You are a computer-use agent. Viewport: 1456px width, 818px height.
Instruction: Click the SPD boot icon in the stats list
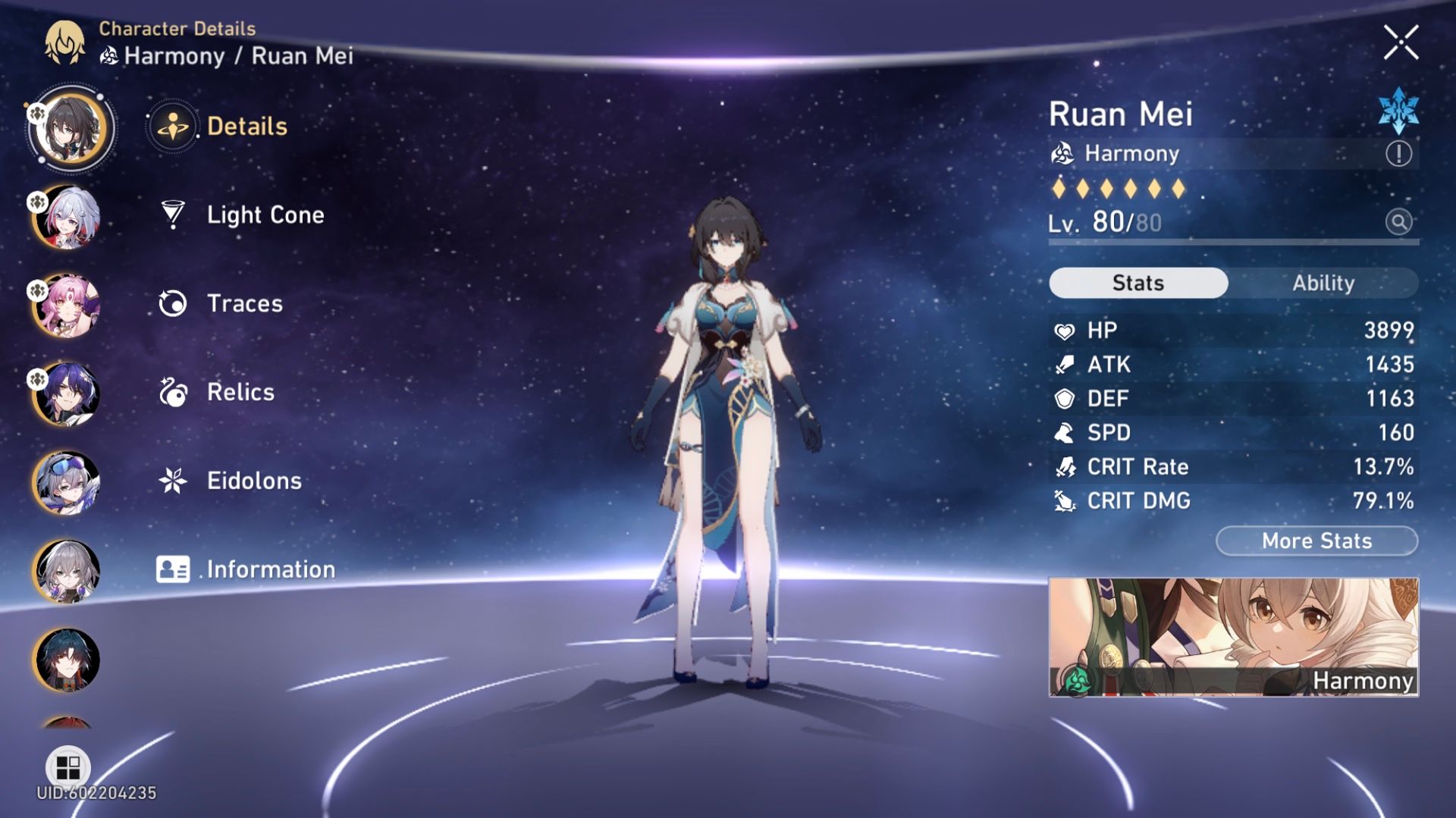coord(1065,433)
